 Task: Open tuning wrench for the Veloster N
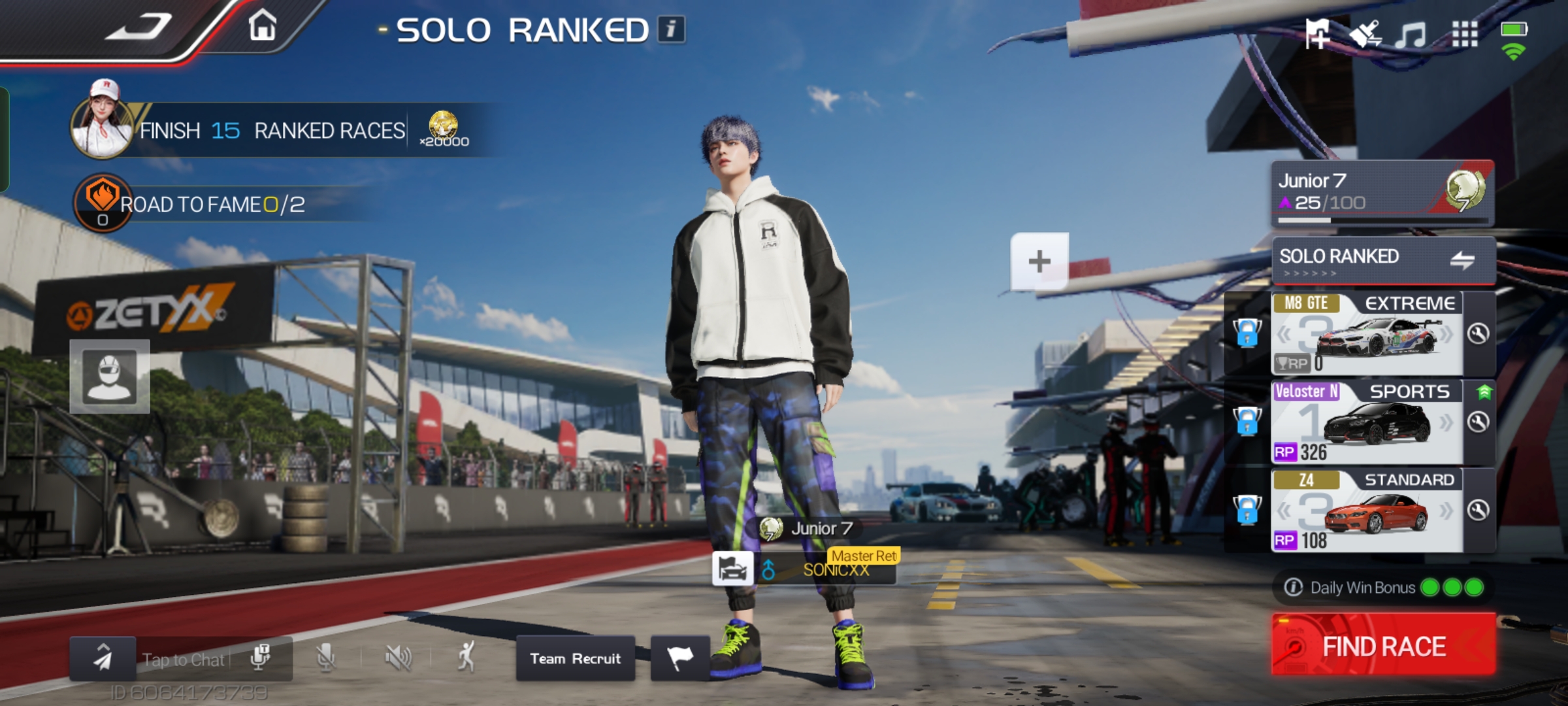1478,422
